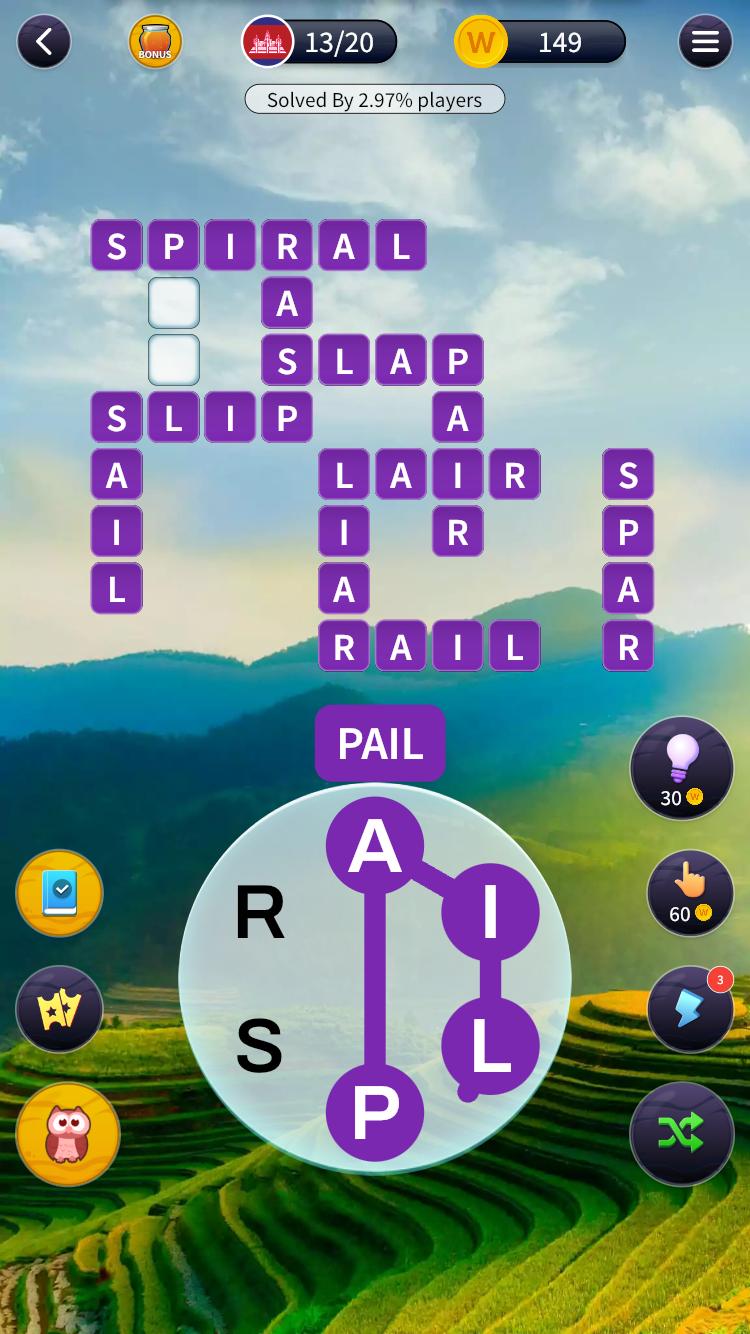The width and height of the screenshot is (750, 1334).
Task: Select the letter R on the wheel
Action: tap(260, 913)
